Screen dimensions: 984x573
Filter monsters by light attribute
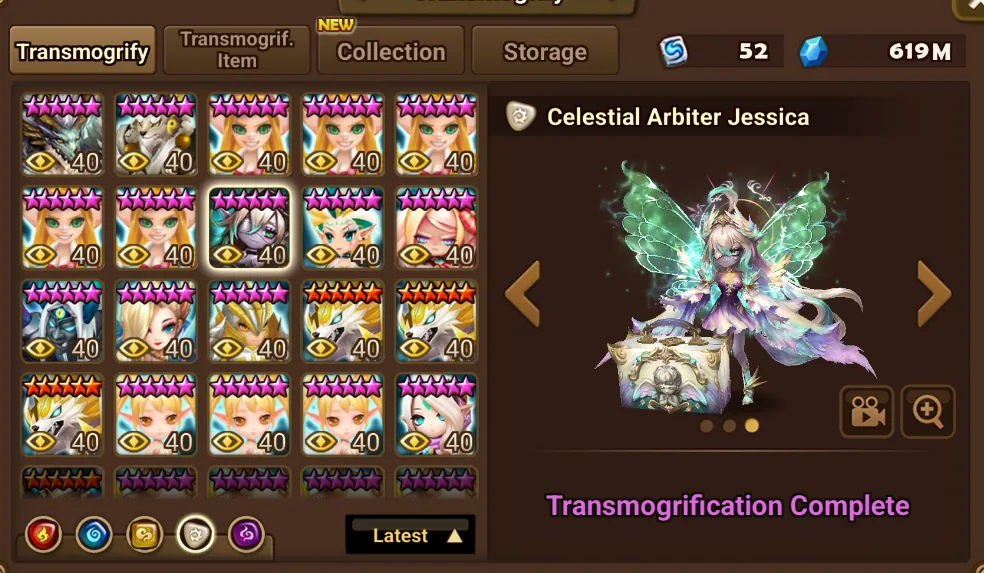pos(196,535)
